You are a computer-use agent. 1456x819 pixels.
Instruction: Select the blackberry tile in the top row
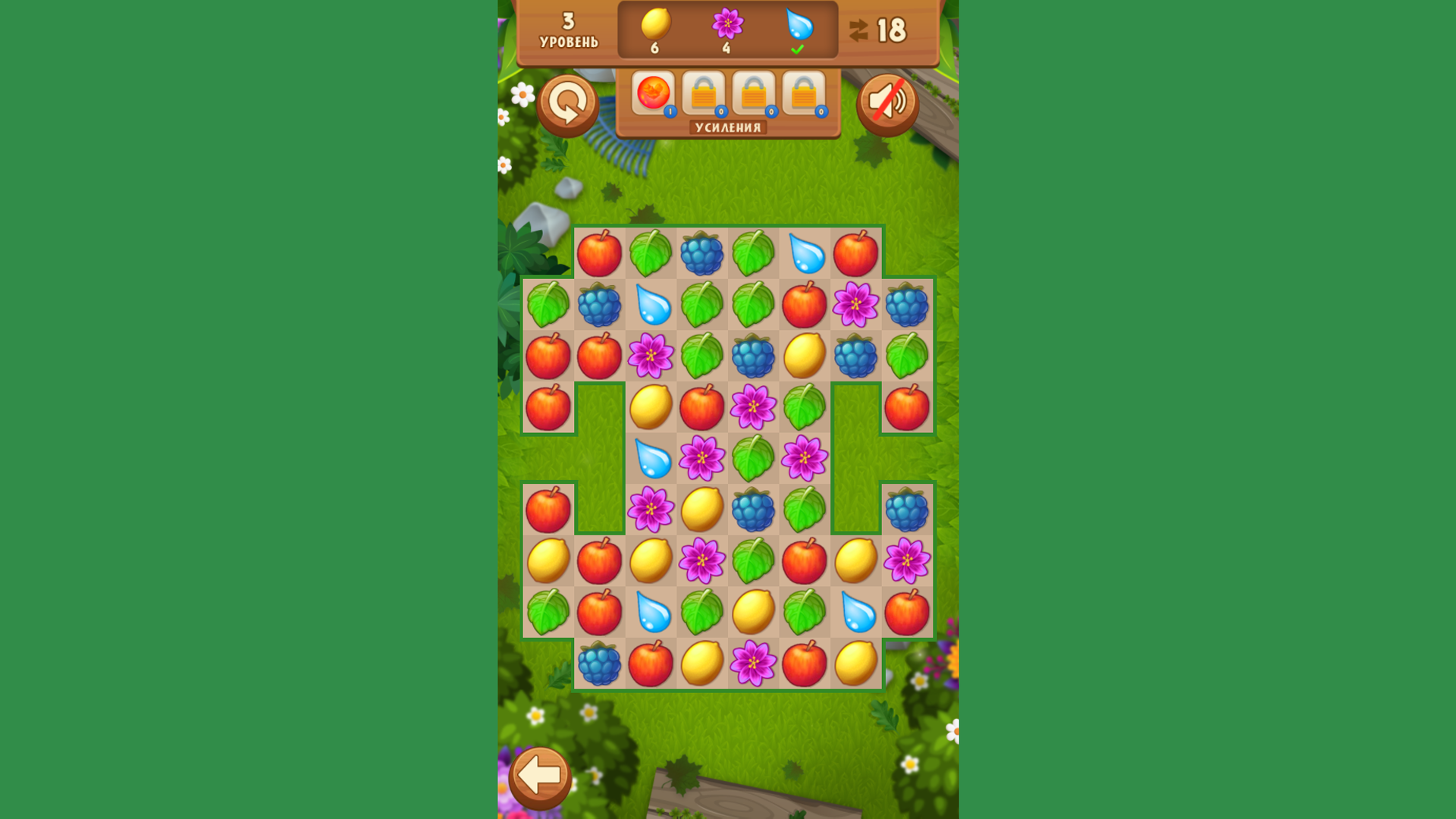(x=701, y=253)
